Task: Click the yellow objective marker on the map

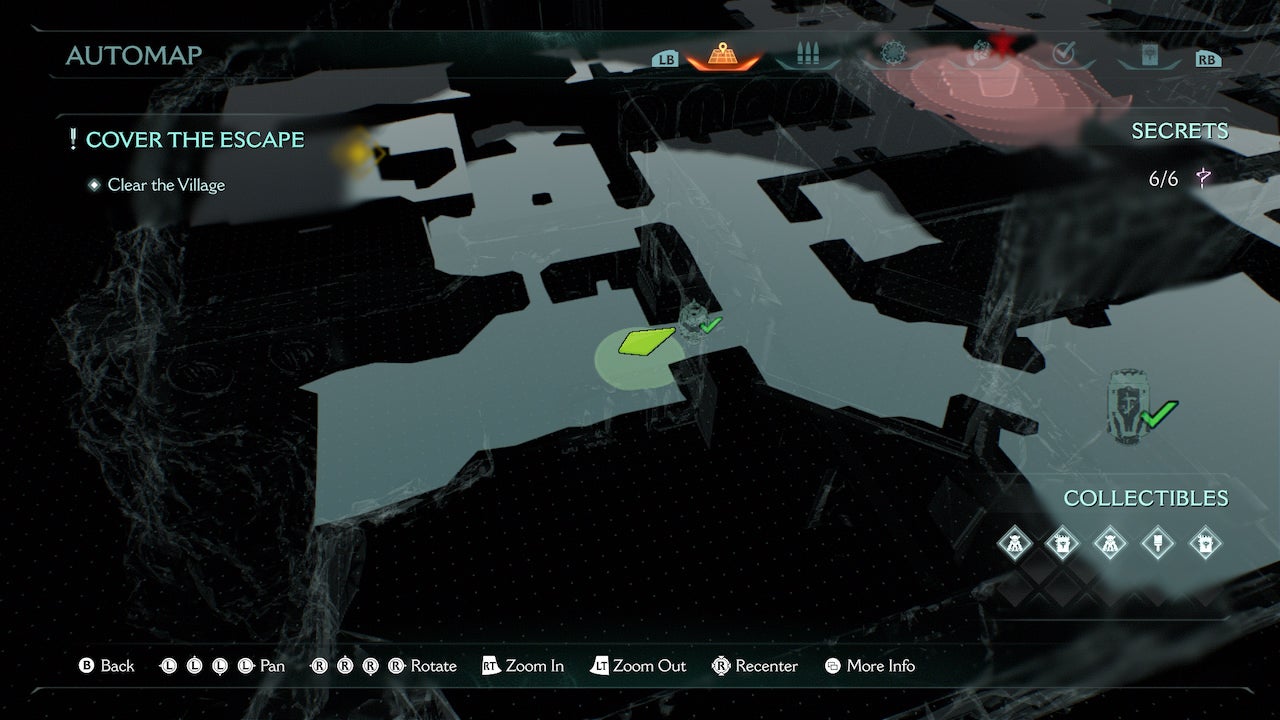Action: [x=366, y=150]
